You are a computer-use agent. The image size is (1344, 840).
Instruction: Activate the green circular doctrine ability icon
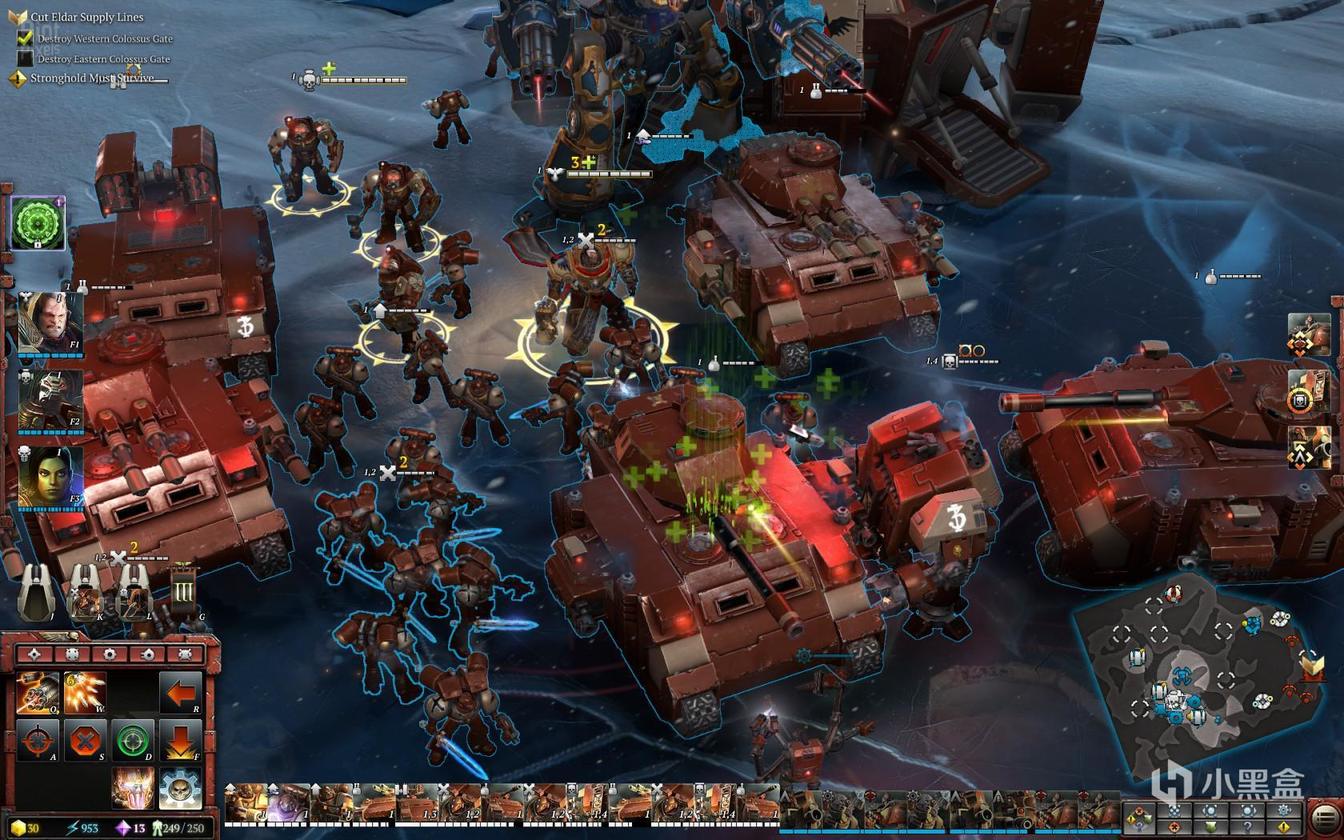38,223
